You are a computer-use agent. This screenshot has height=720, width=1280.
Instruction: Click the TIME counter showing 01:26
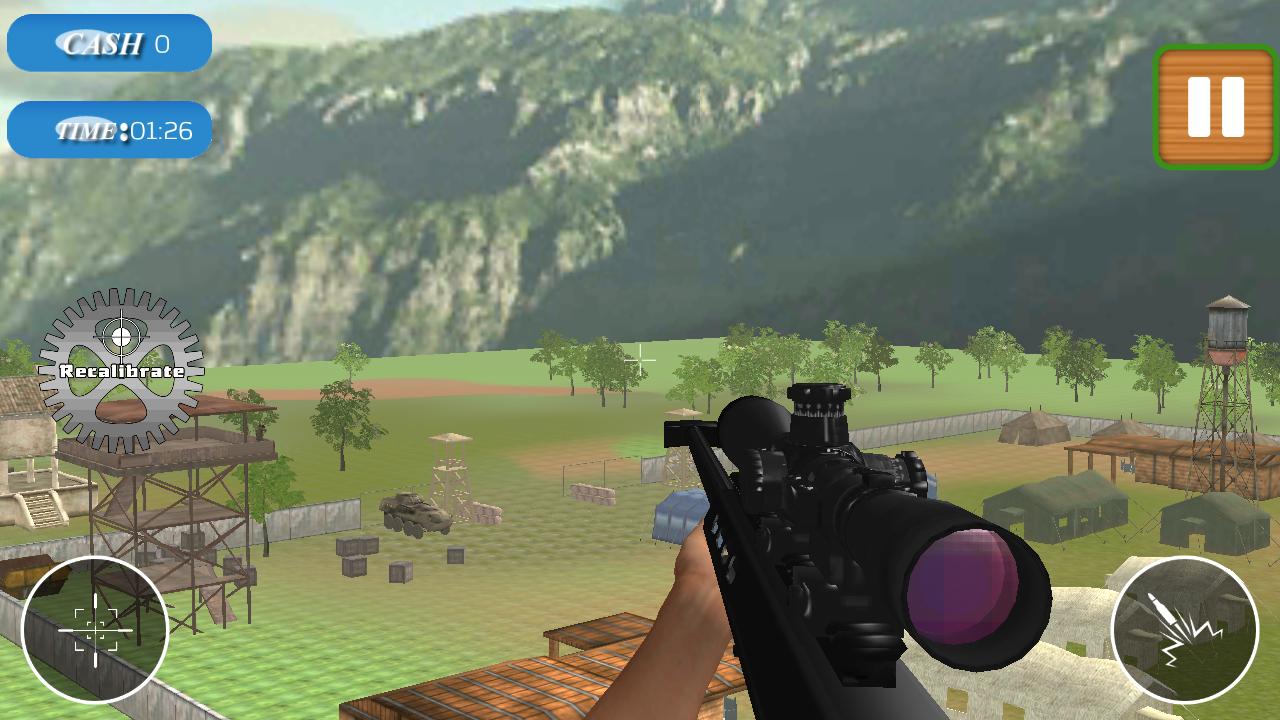click(110, 128)
